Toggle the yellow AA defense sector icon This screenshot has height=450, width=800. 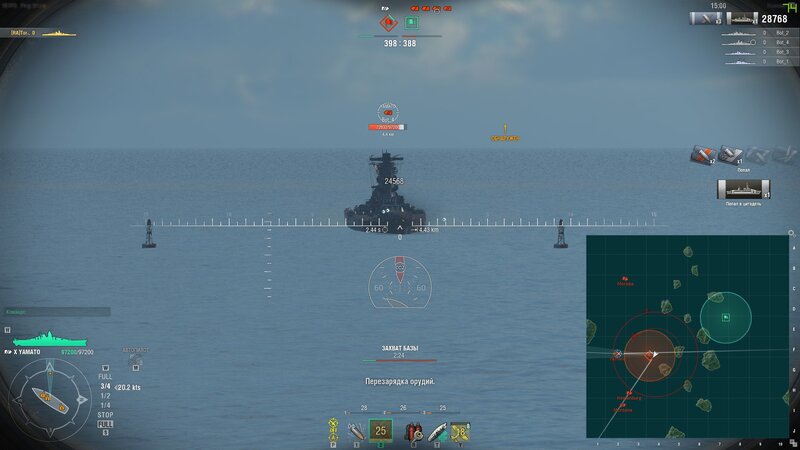pyautogui.click(x=332, y=431)
